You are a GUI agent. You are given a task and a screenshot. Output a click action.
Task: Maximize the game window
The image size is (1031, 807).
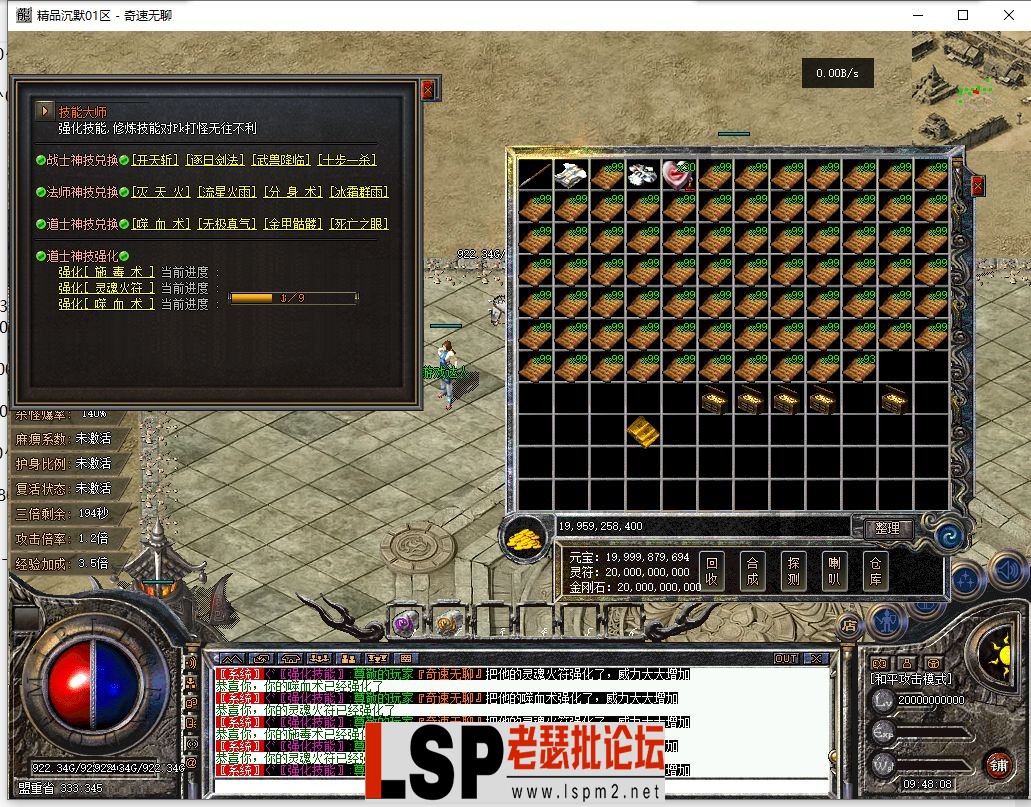tap(963, 15)
